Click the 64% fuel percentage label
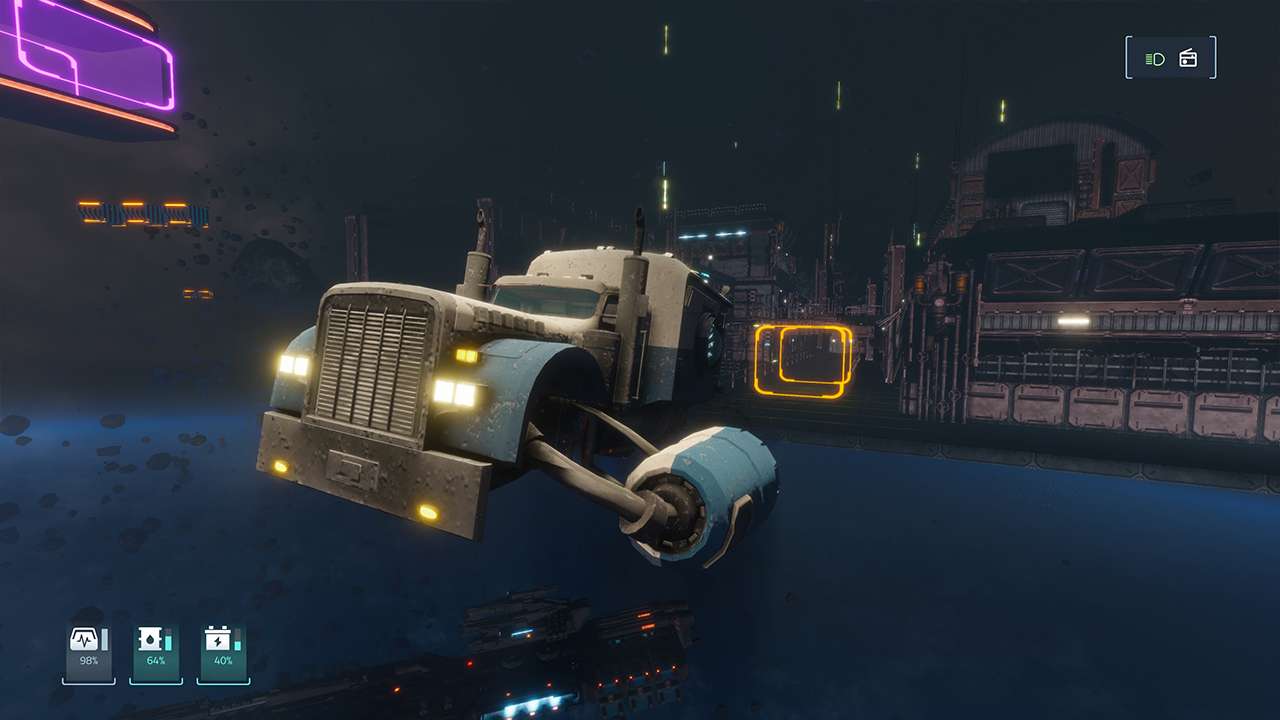Image resolution: width=1280 pixels, height=720 pixels. tap(156, 660)
